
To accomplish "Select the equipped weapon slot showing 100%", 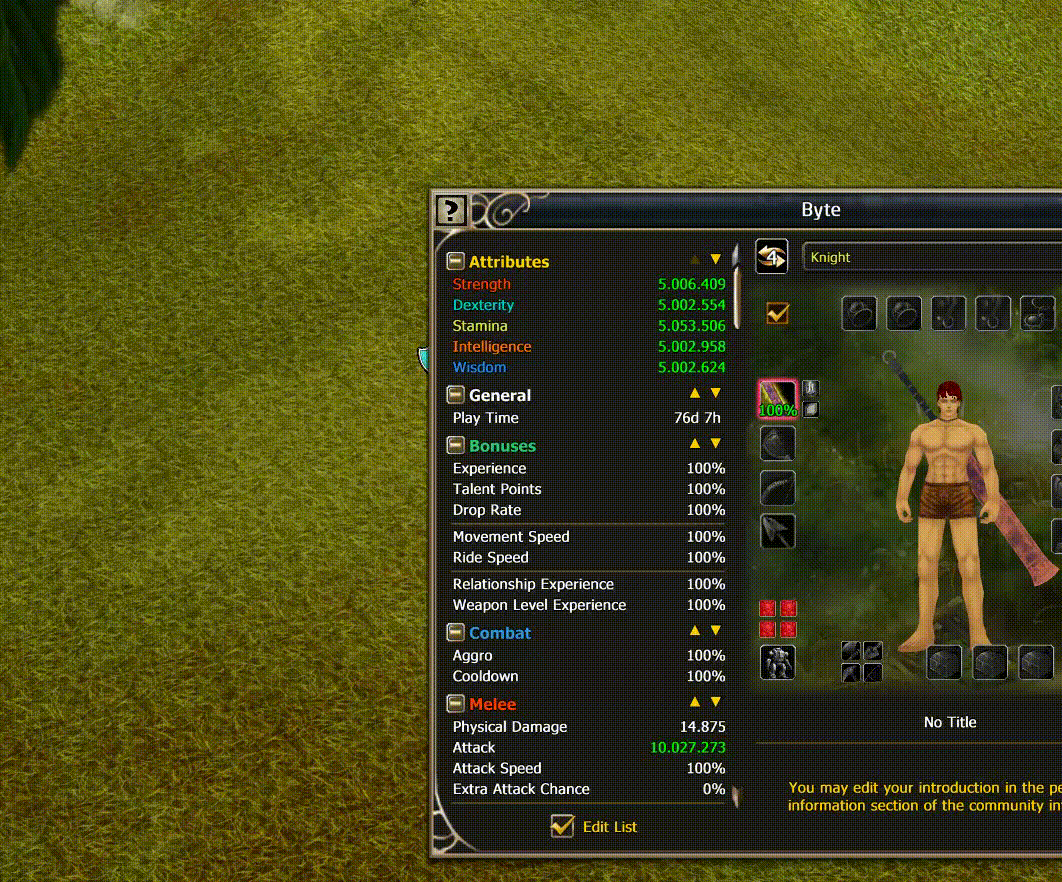I will 777,398.
